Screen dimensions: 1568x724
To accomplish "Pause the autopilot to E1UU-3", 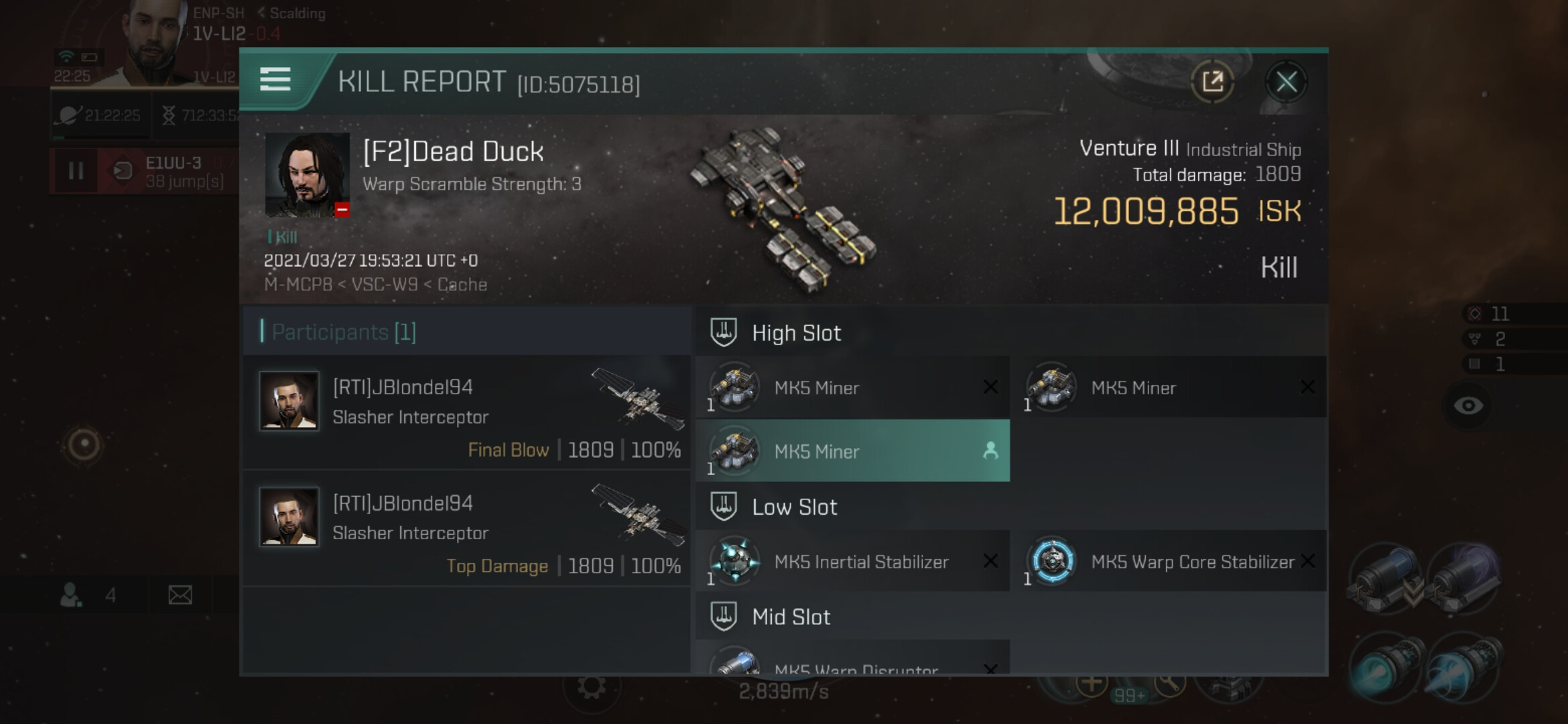I will coord(76,171).
